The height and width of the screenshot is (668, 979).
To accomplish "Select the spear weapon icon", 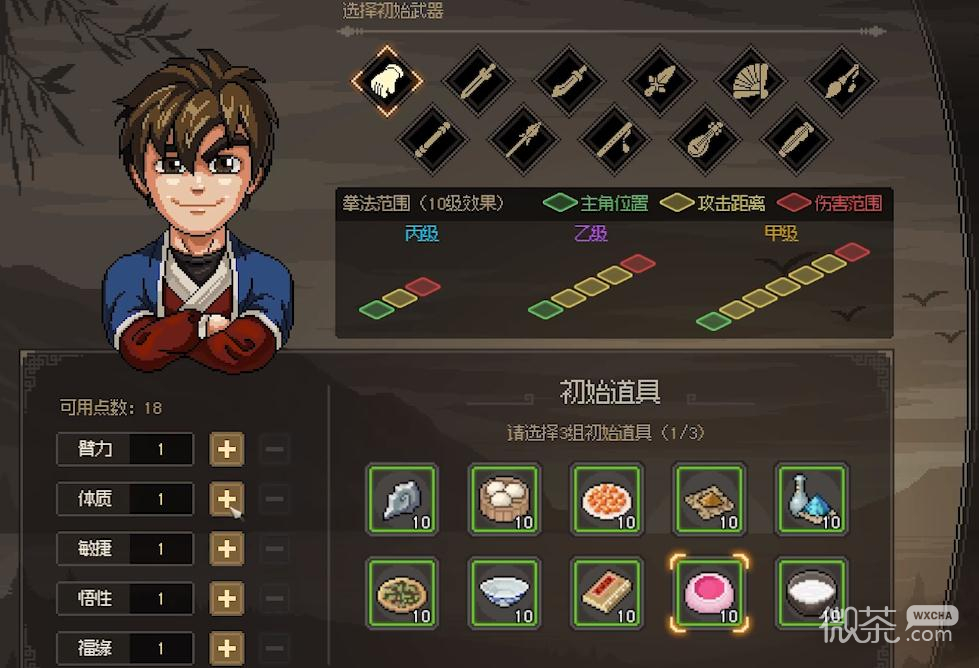I will [523, 138].
